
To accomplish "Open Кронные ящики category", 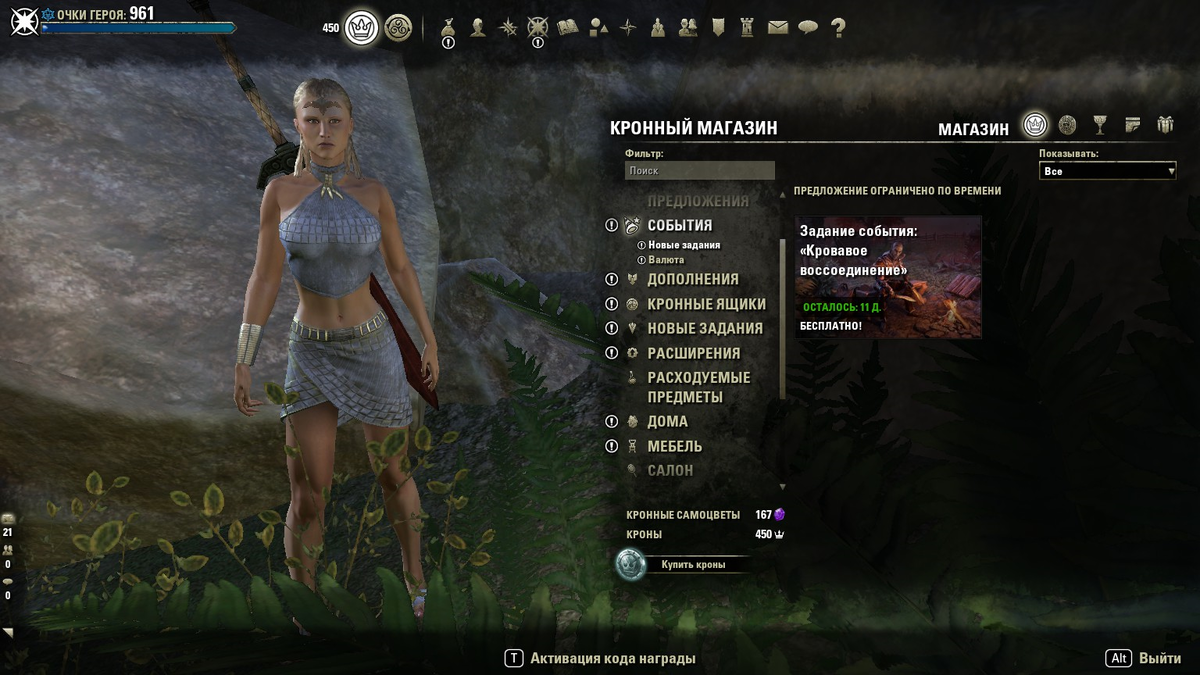I will click(706, 304).
